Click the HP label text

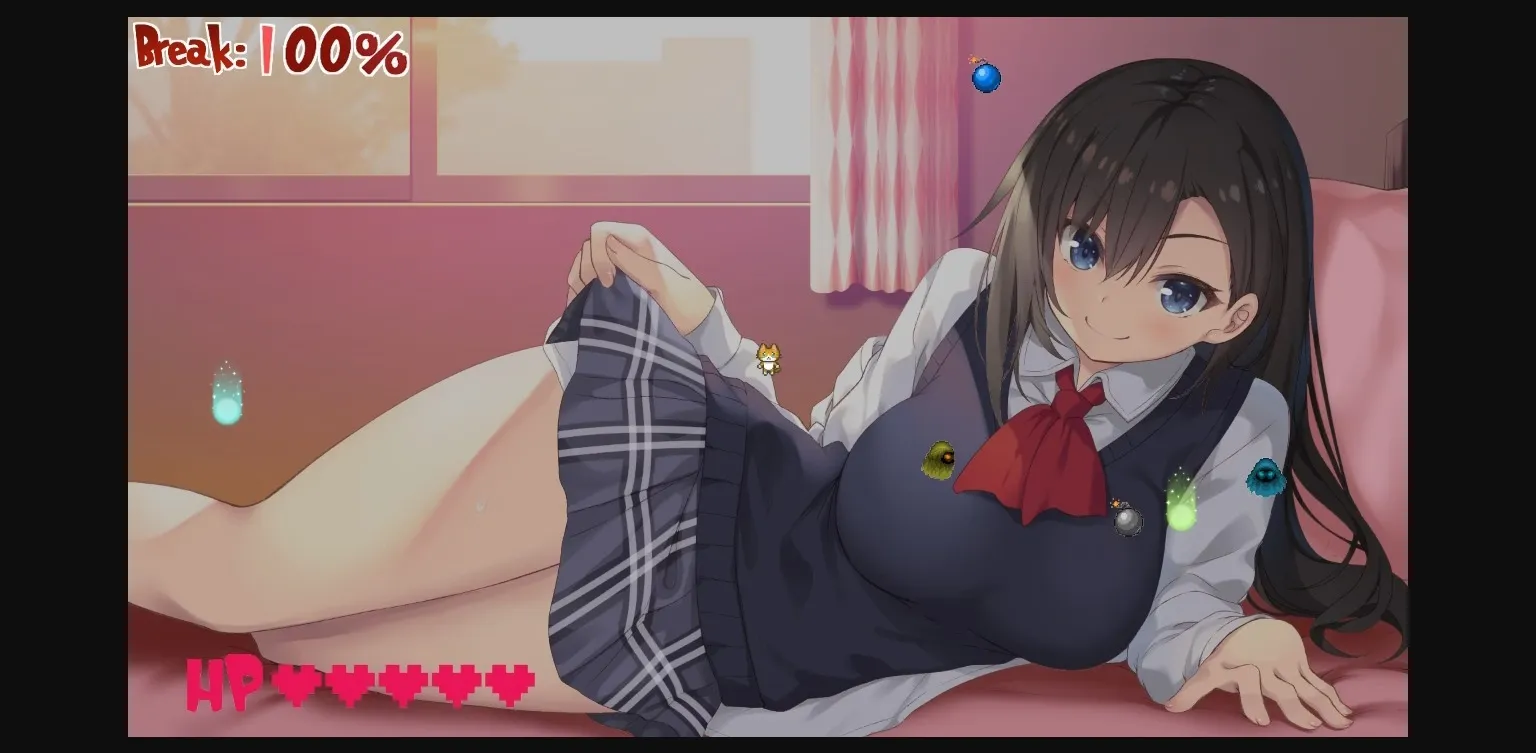click(221, 684)
